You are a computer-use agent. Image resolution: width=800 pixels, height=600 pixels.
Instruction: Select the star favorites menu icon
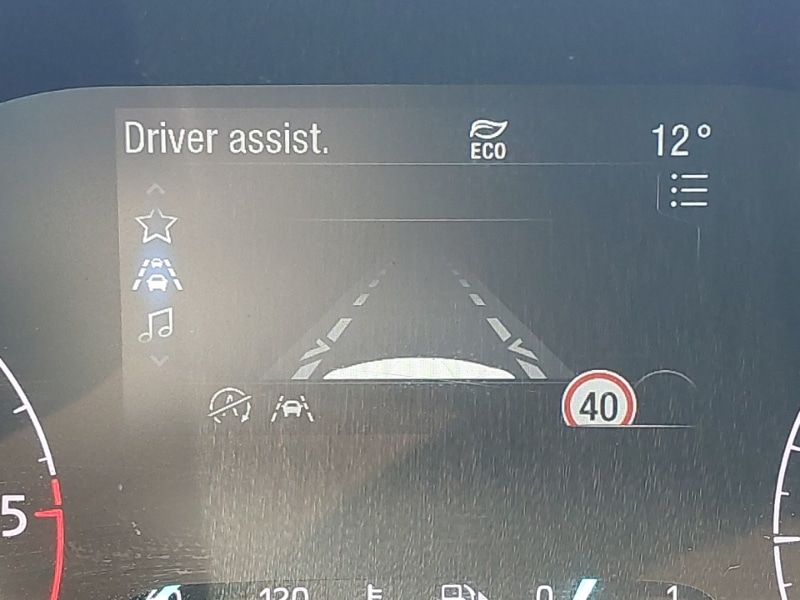click(x=156, y=225)
